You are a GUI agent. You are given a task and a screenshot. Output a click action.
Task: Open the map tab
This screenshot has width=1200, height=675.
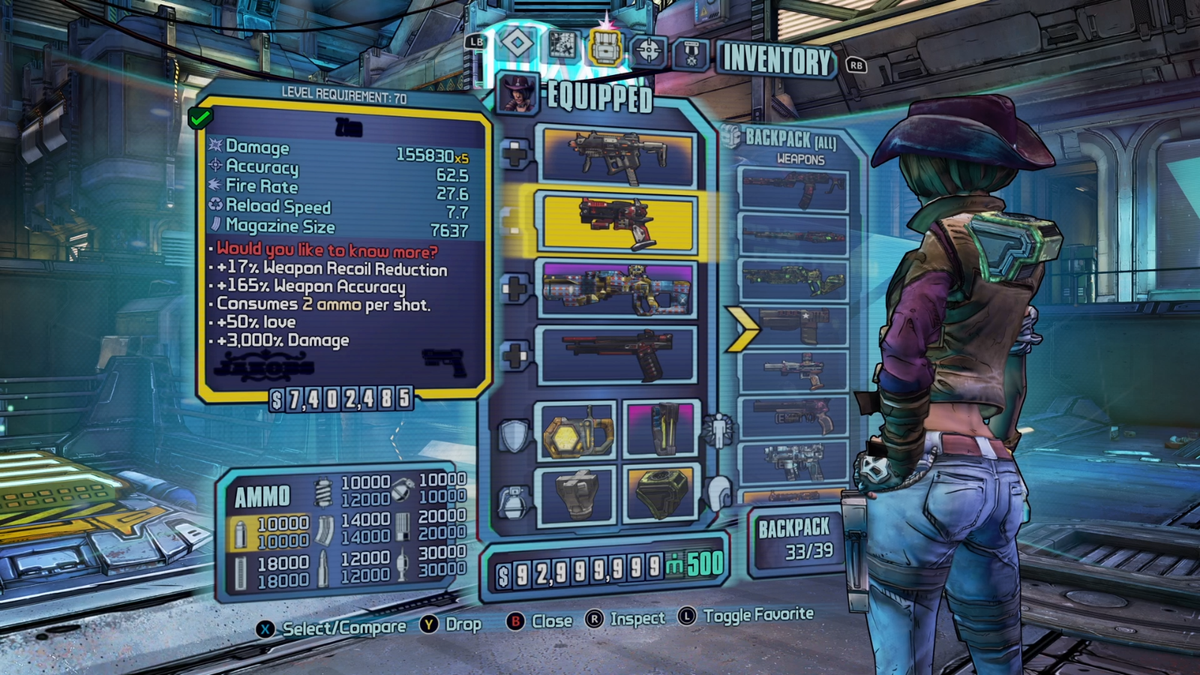[561, 45]
